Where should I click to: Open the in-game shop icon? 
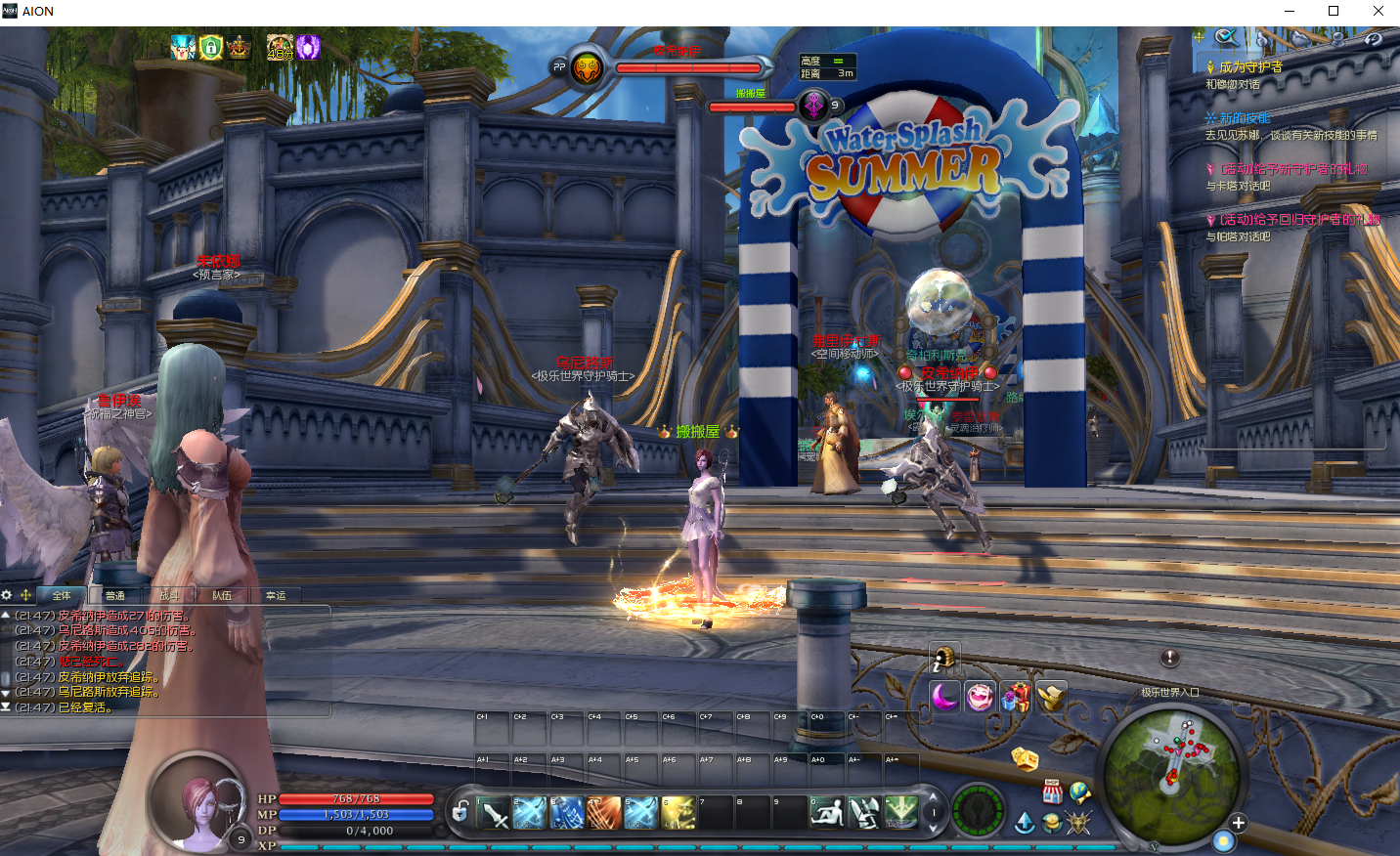pyautogui.click(x=1052, y=792)
